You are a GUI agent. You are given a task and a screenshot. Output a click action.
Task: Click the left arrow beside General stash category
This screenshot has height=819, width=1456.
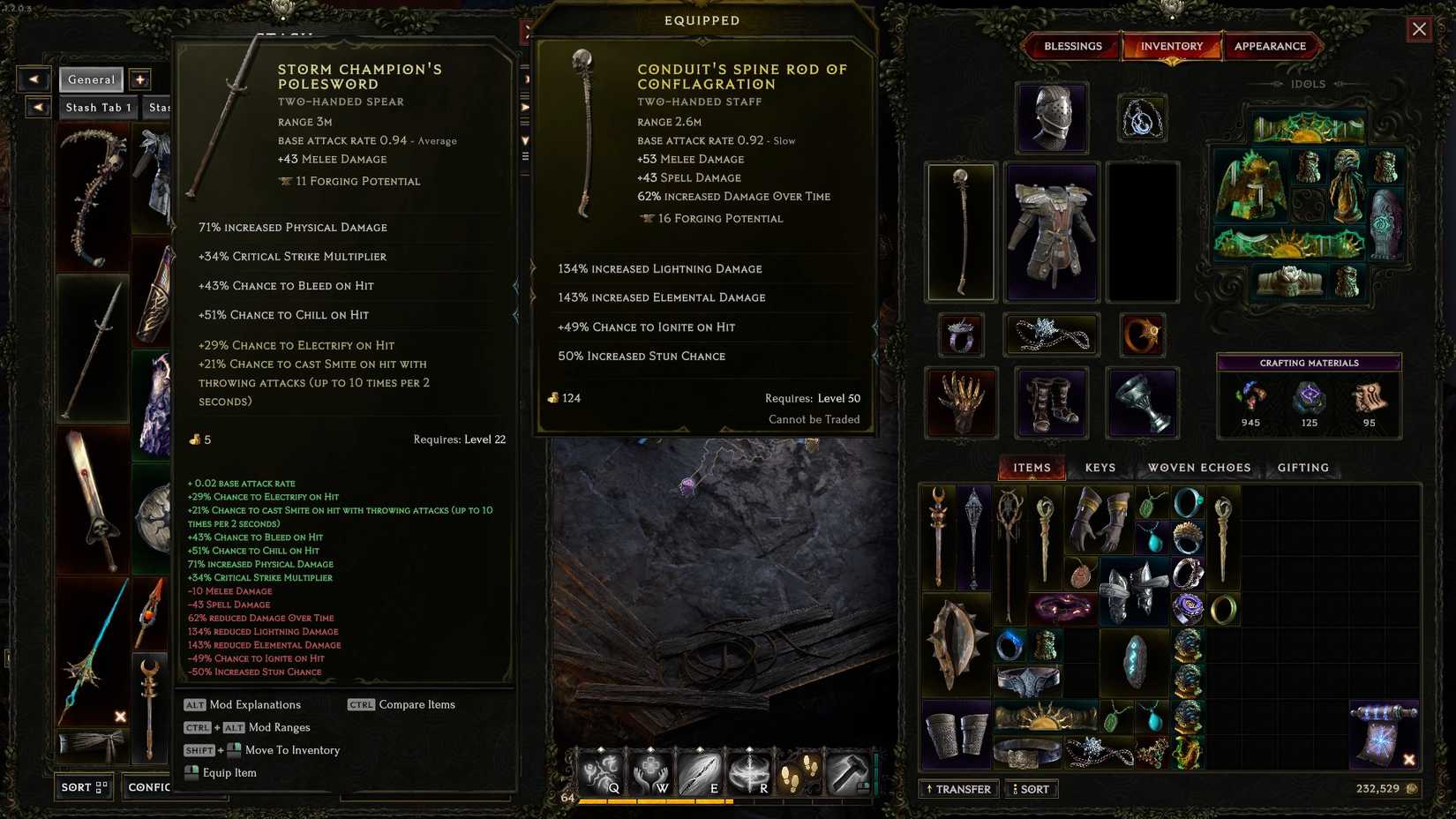(34, 79)
